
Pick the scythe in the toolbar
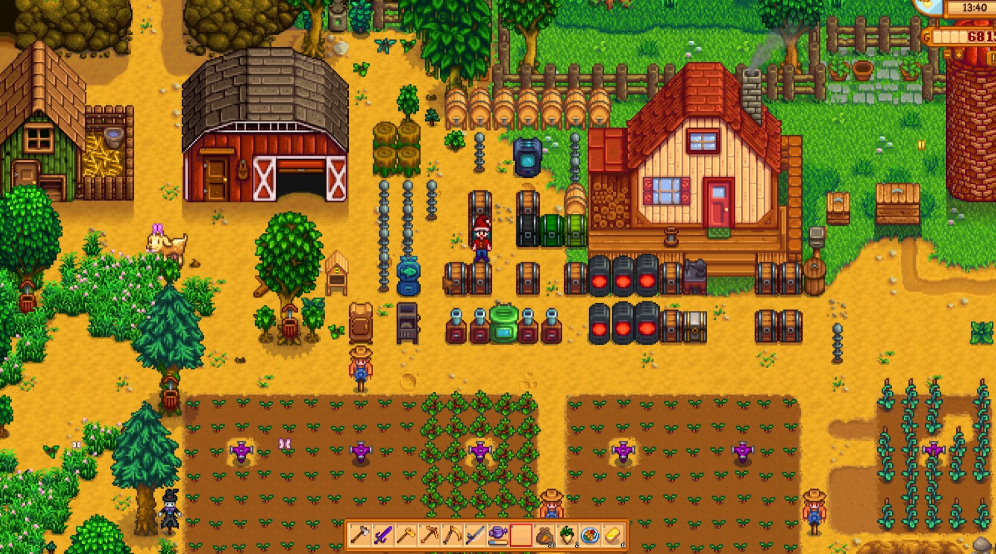[452, 536]
